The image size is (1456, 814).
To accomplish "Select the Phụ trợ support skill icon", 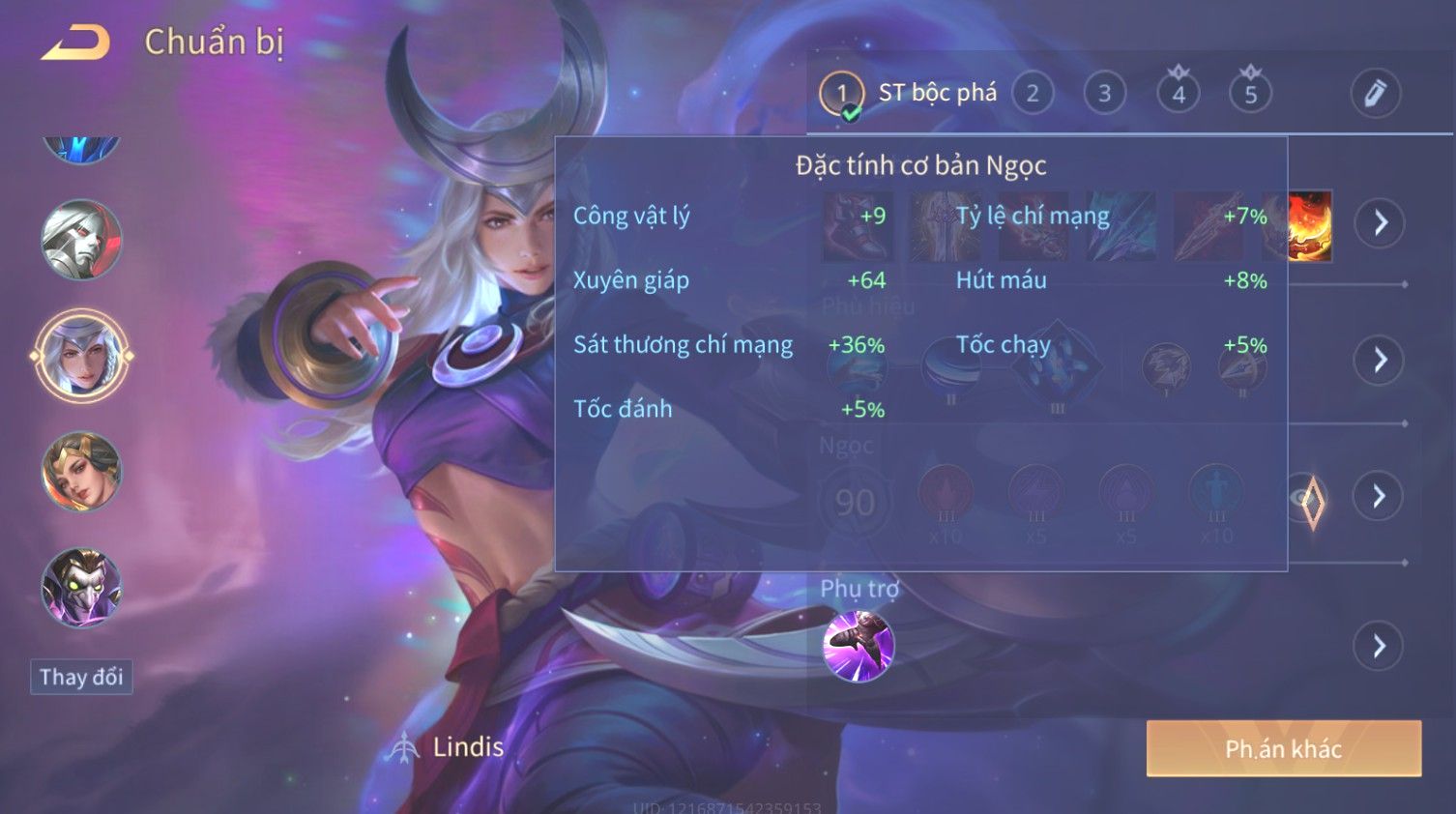I will pyautogui.click(x=858, y=646).
